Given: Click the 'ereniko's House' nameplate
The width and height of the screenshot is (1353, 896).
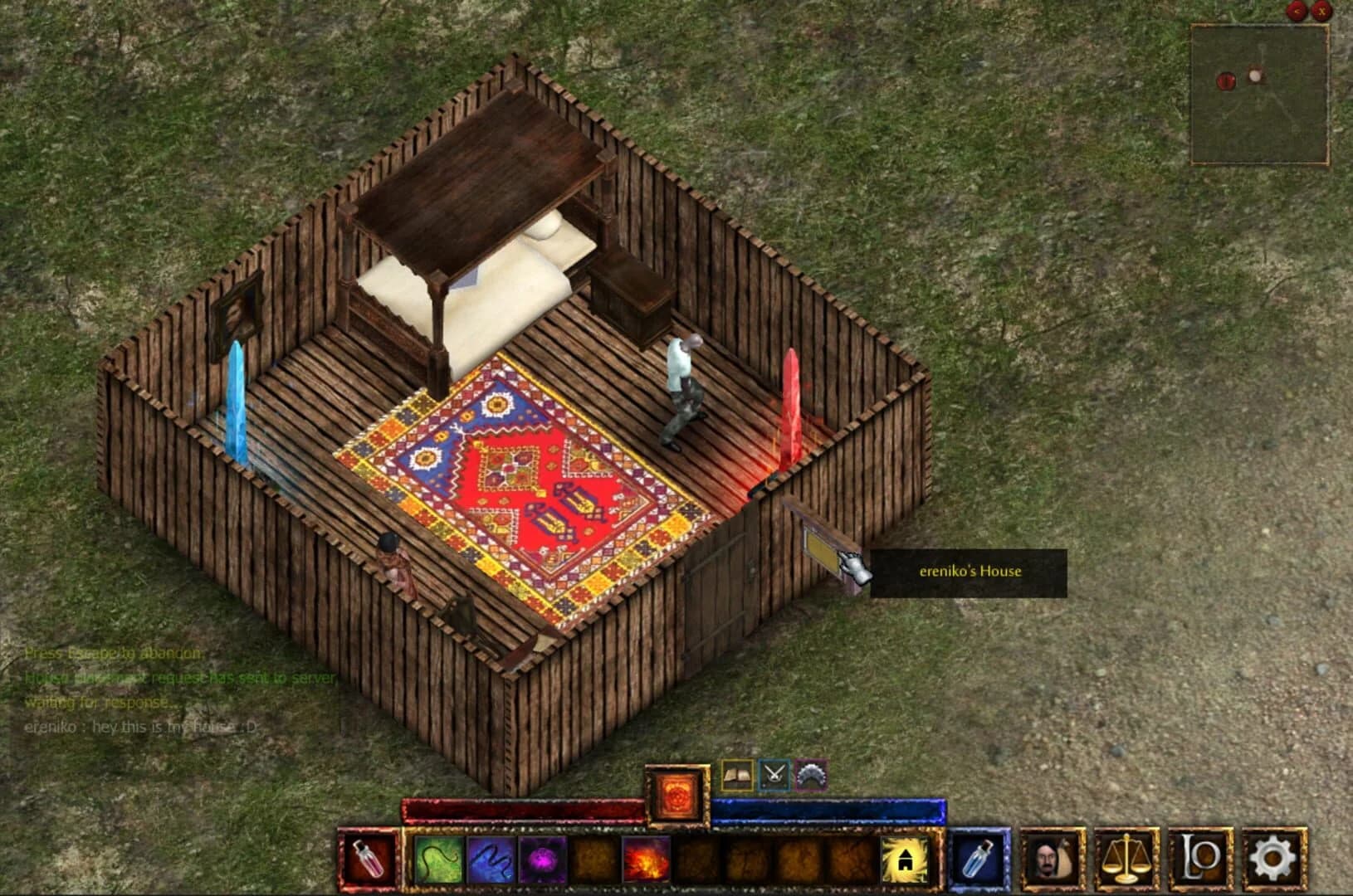Looking at the screenshot, I should 970,571.
